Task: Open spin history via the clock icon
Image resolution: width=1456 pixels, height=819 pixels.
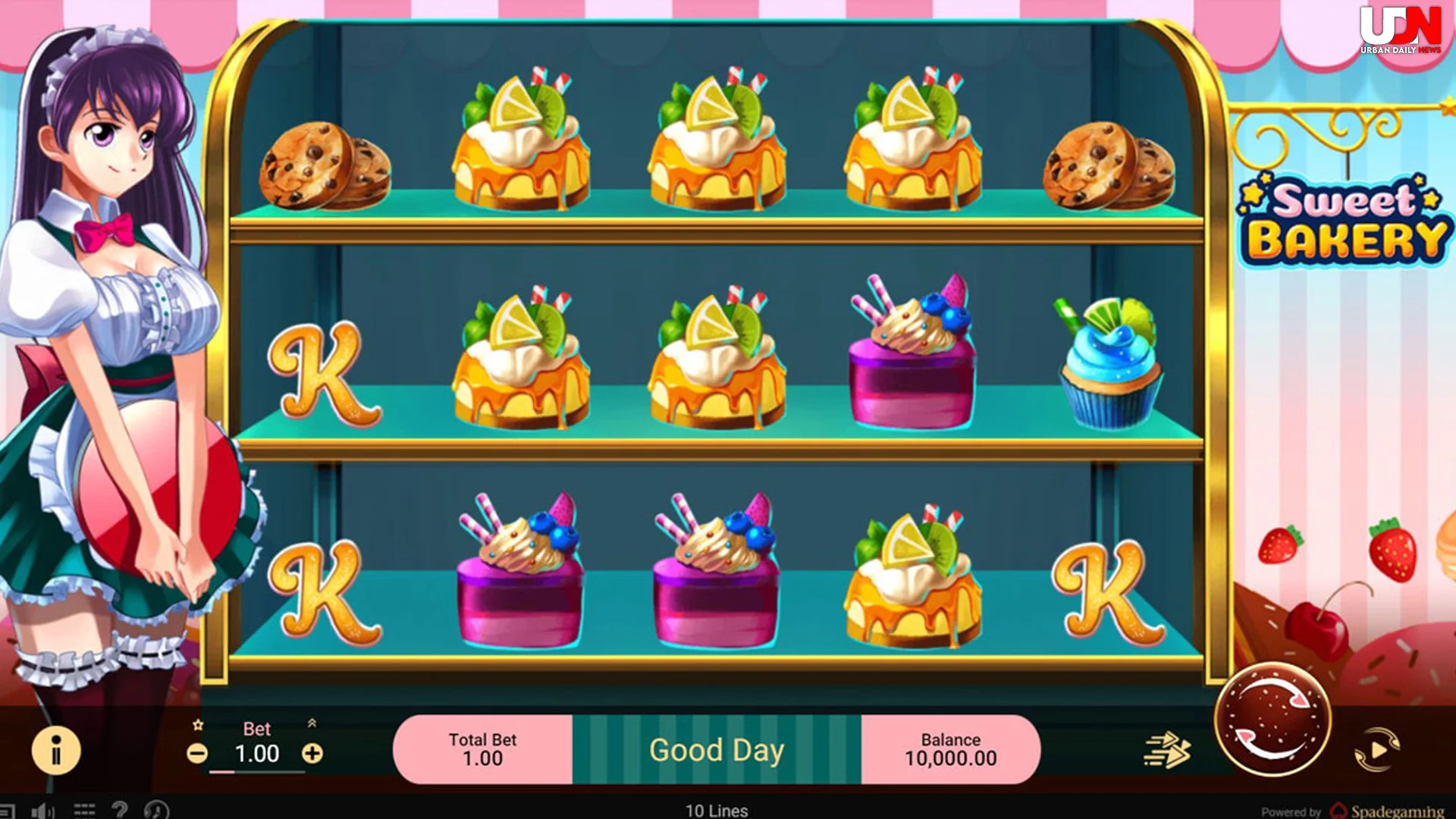Action: tap(155, 808)
